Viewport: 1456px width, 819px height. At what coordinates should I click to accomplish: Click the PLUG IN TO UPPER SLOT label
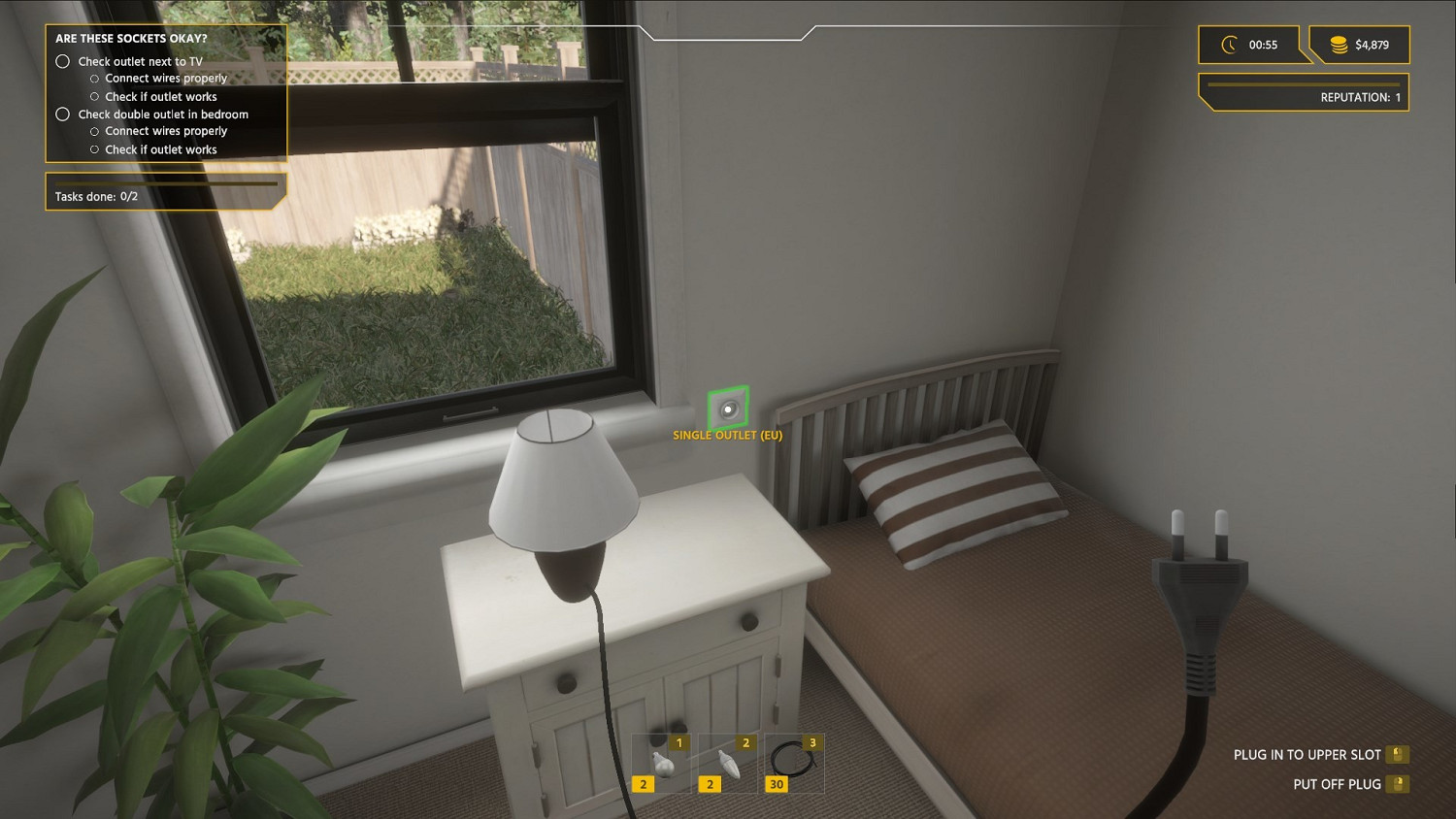pyautogui.click(x=1307, y=753)
